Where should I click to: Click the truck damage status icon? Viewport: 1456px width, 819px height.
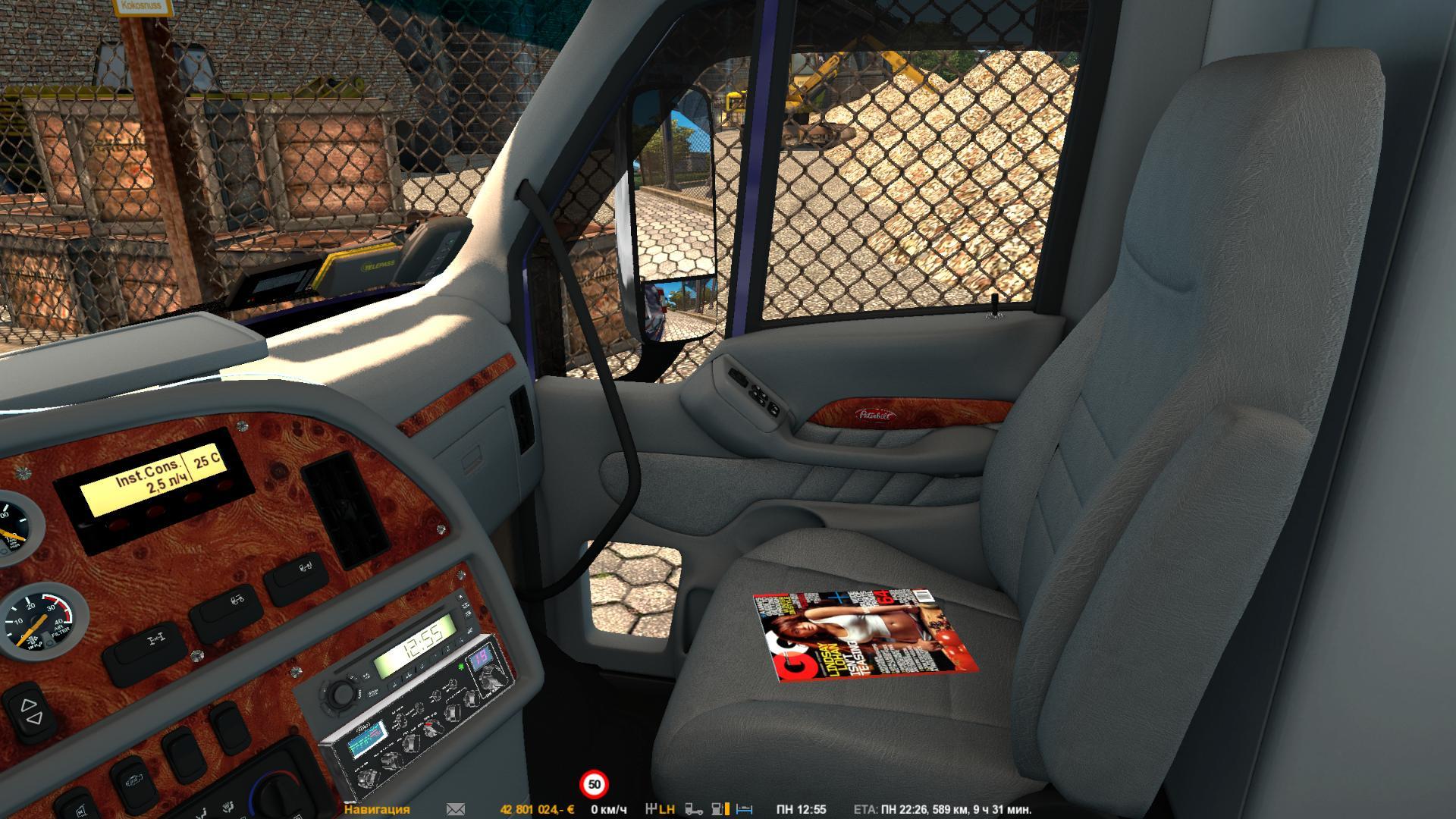(x=692, y=809)
